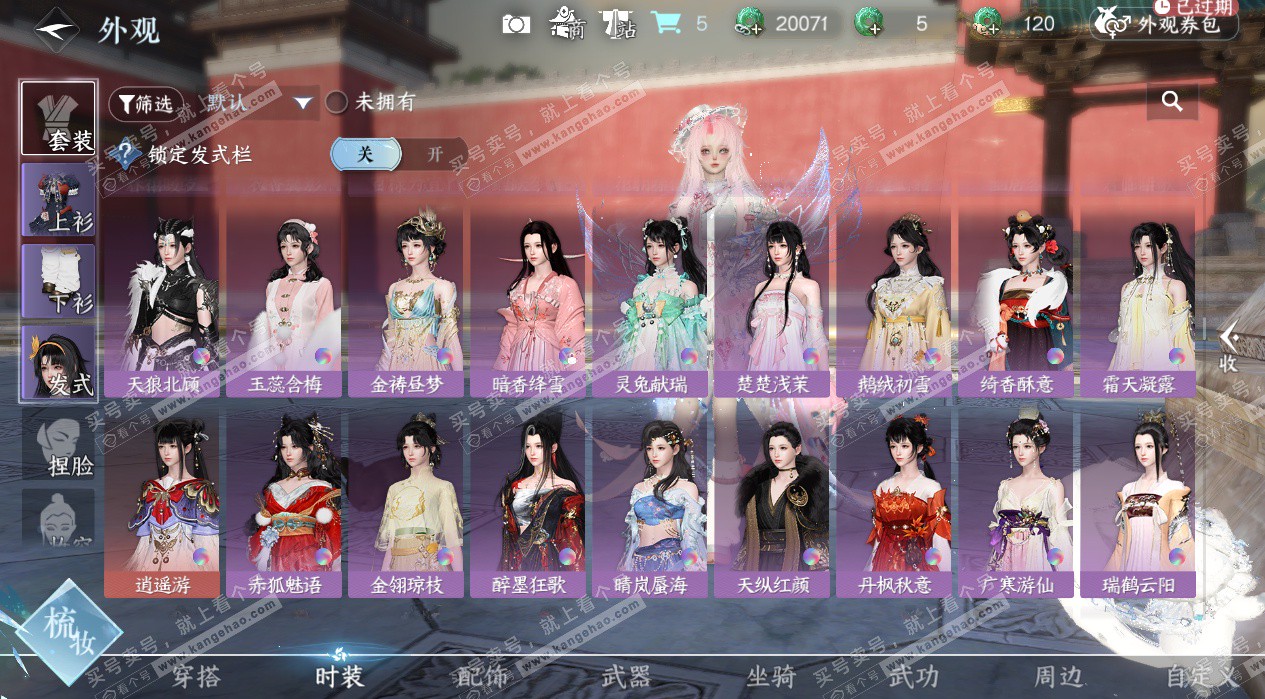
Task: Open the search magnifier button
Action: (x=1172, y=101)
